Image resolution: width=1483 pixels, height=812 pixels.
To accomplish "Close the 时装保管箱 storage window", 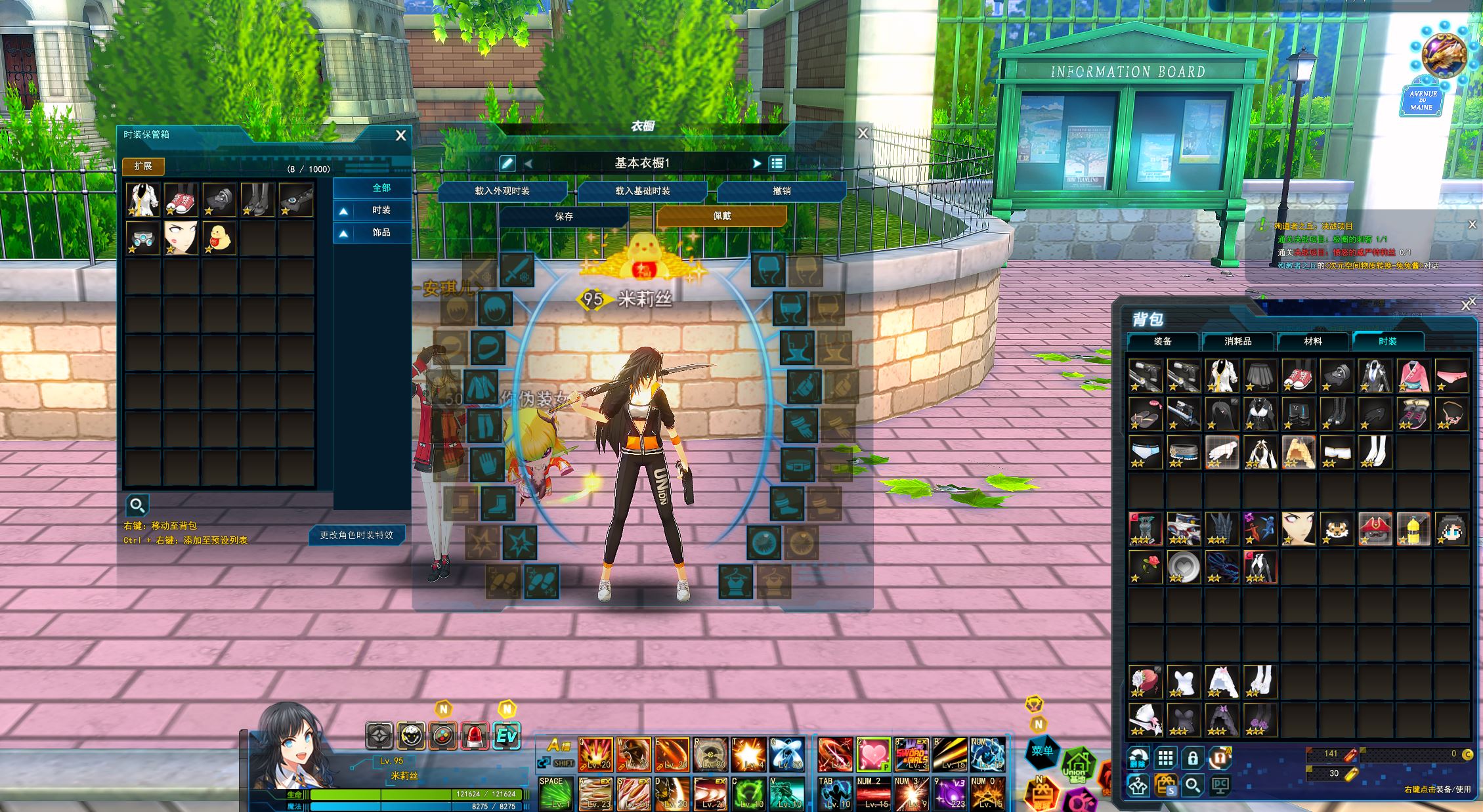I will pos(400,135).
